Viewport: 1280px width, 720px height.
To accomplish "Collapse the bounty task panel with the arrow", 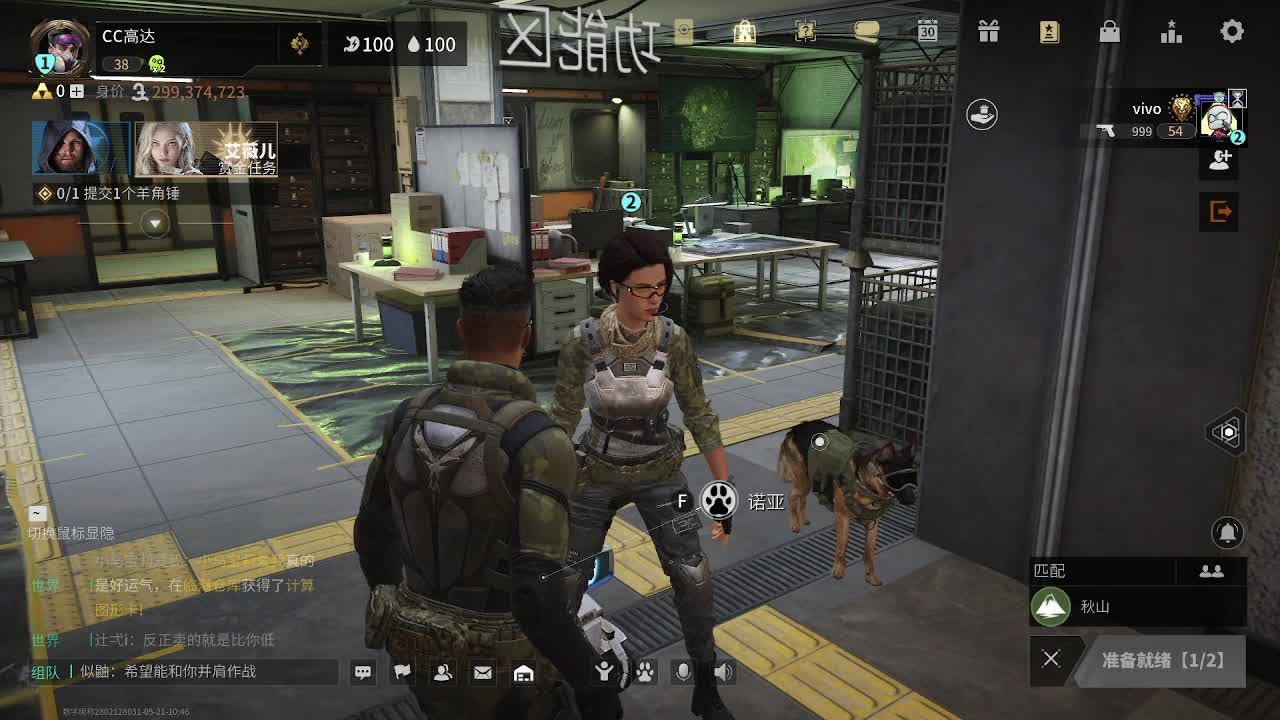I will click(x=155, y=222).
